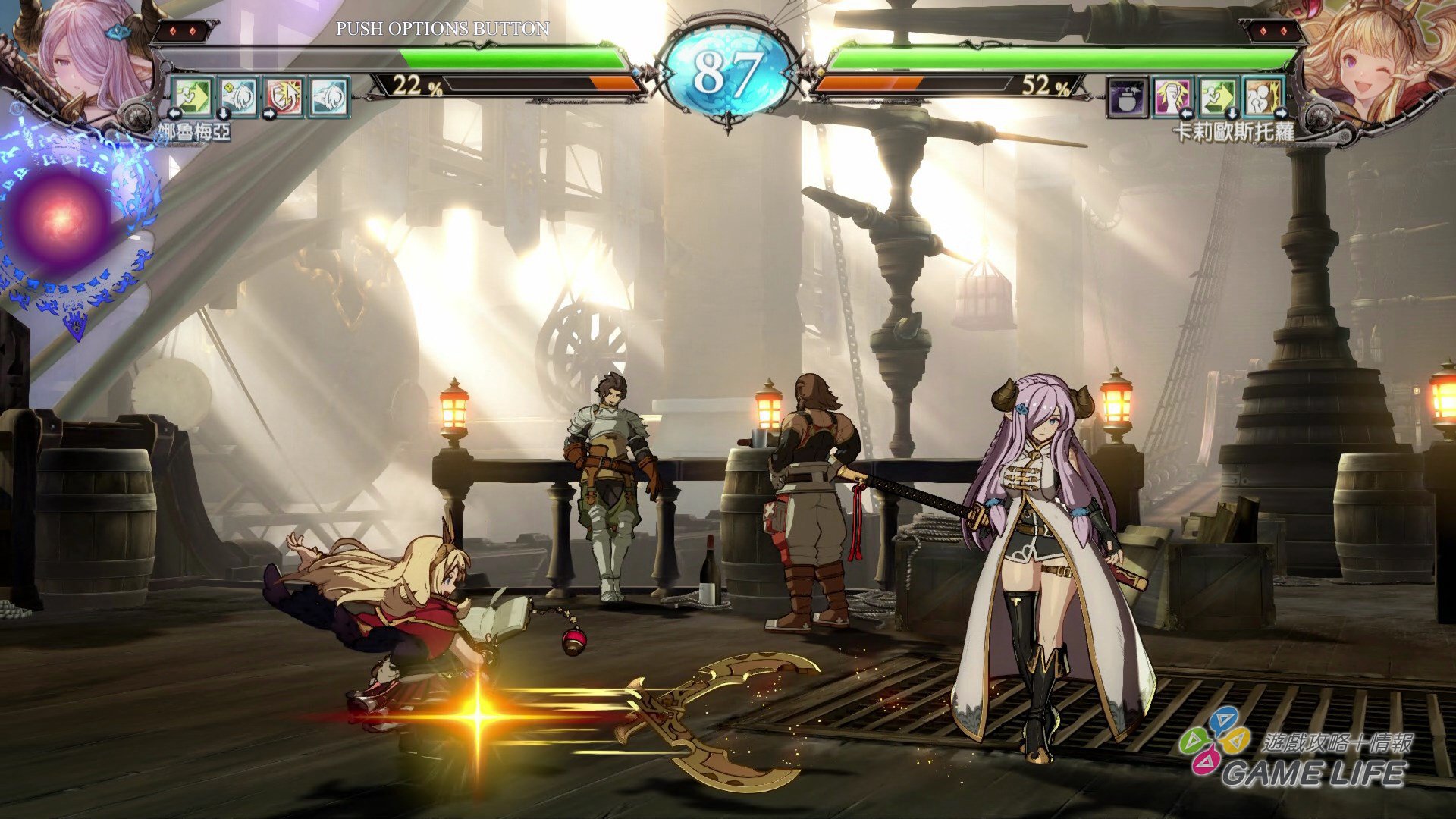Click Cagliostro's golden embrace skill icon
The width and height of the screenshot is (1456, 819).
pos(1263,97)
